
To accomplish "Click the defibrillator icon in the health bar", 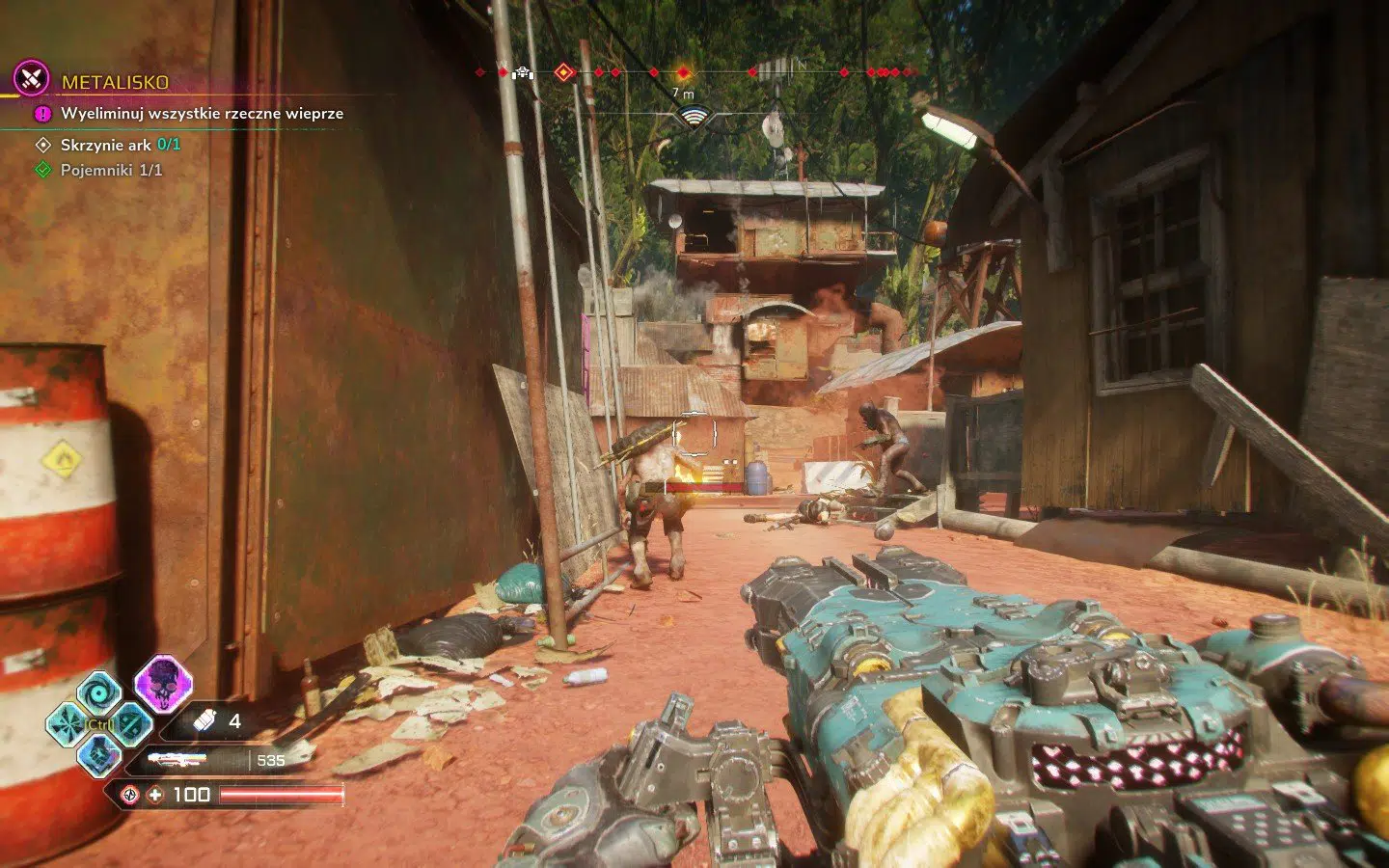I will click(129, 794).
